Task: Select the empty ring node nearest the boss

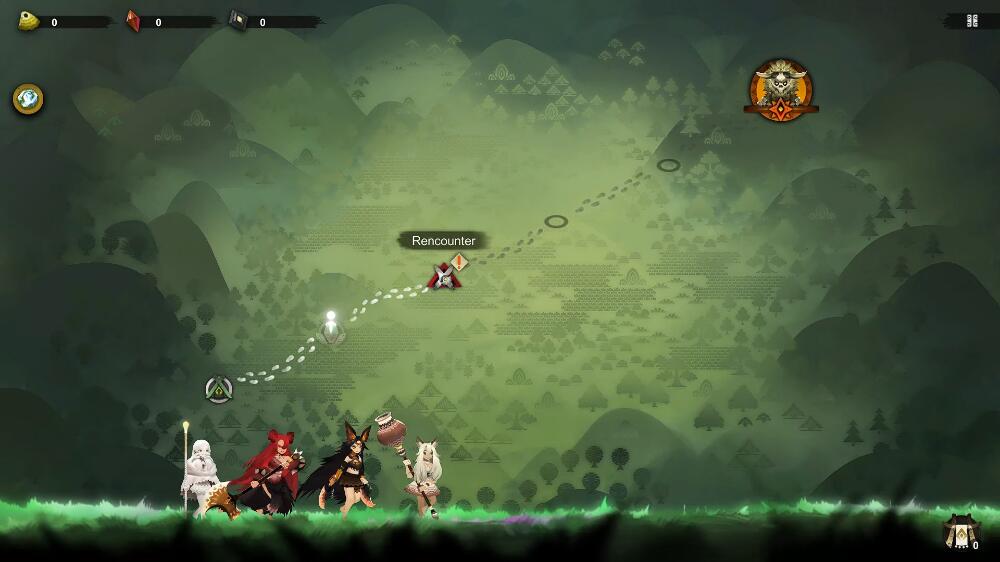Action: coord(668,165)
